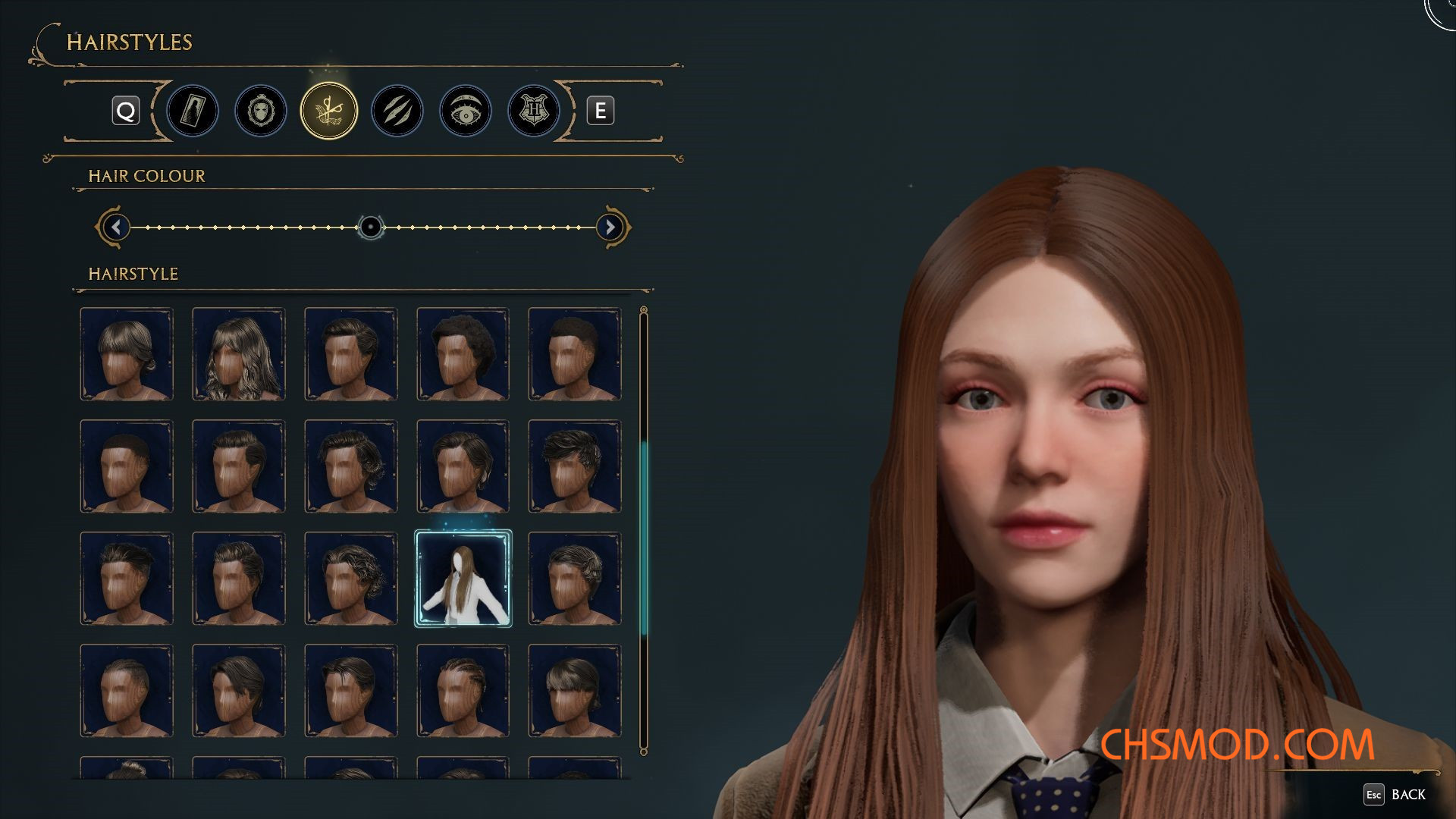Choose the long wavy grey hairstyle
This screenshot has height=819, width=1456.
pyautogui.click(x=239, y=354)
